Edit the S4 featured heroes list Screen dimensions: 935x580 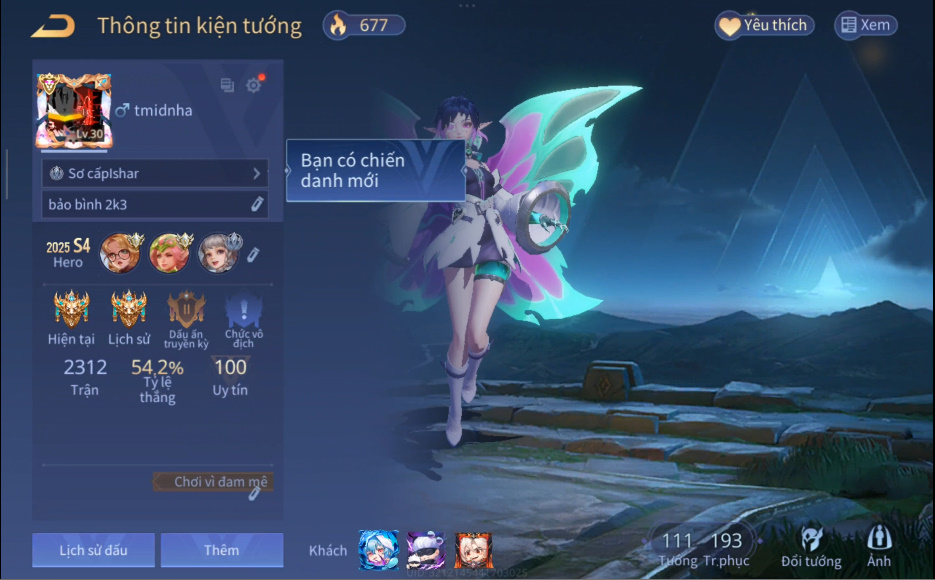(x=254, y=255)
